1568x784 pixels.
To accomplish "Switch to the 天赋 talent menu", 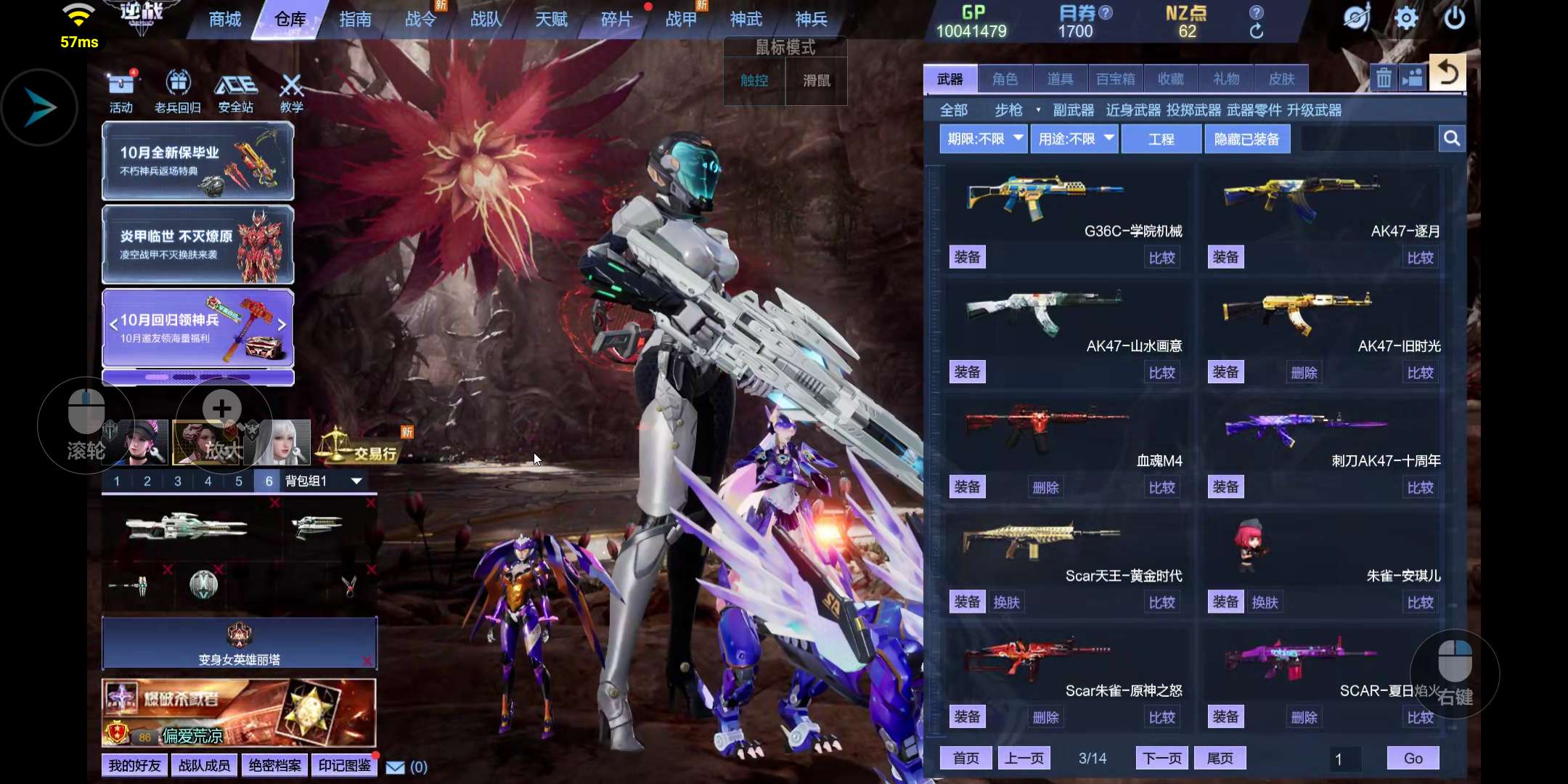I will pos(551,20).
